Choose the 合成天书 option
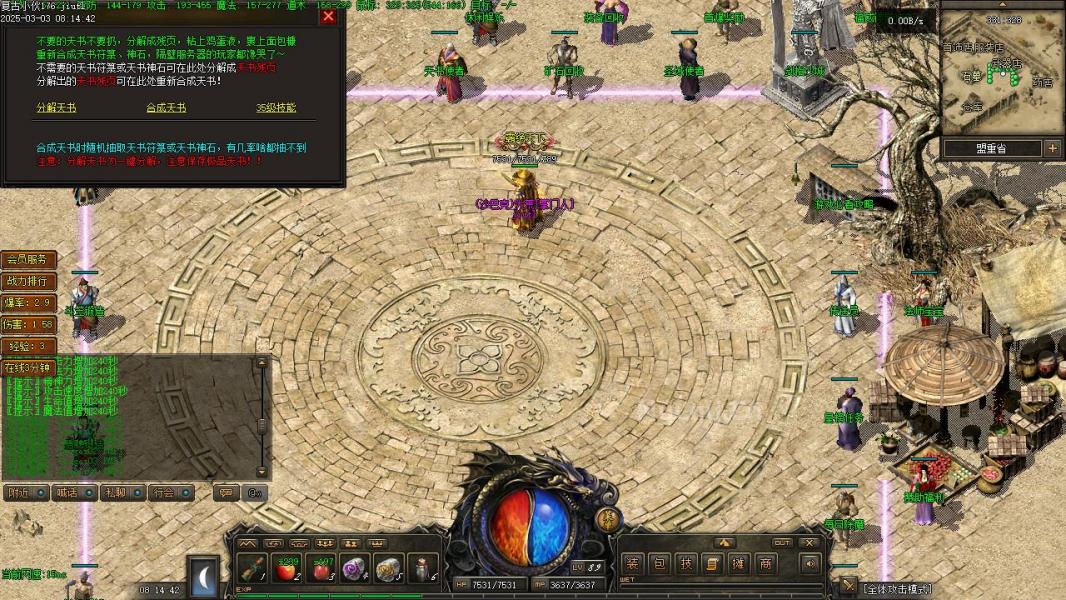Screen dimensions: 1066x600 166,108
